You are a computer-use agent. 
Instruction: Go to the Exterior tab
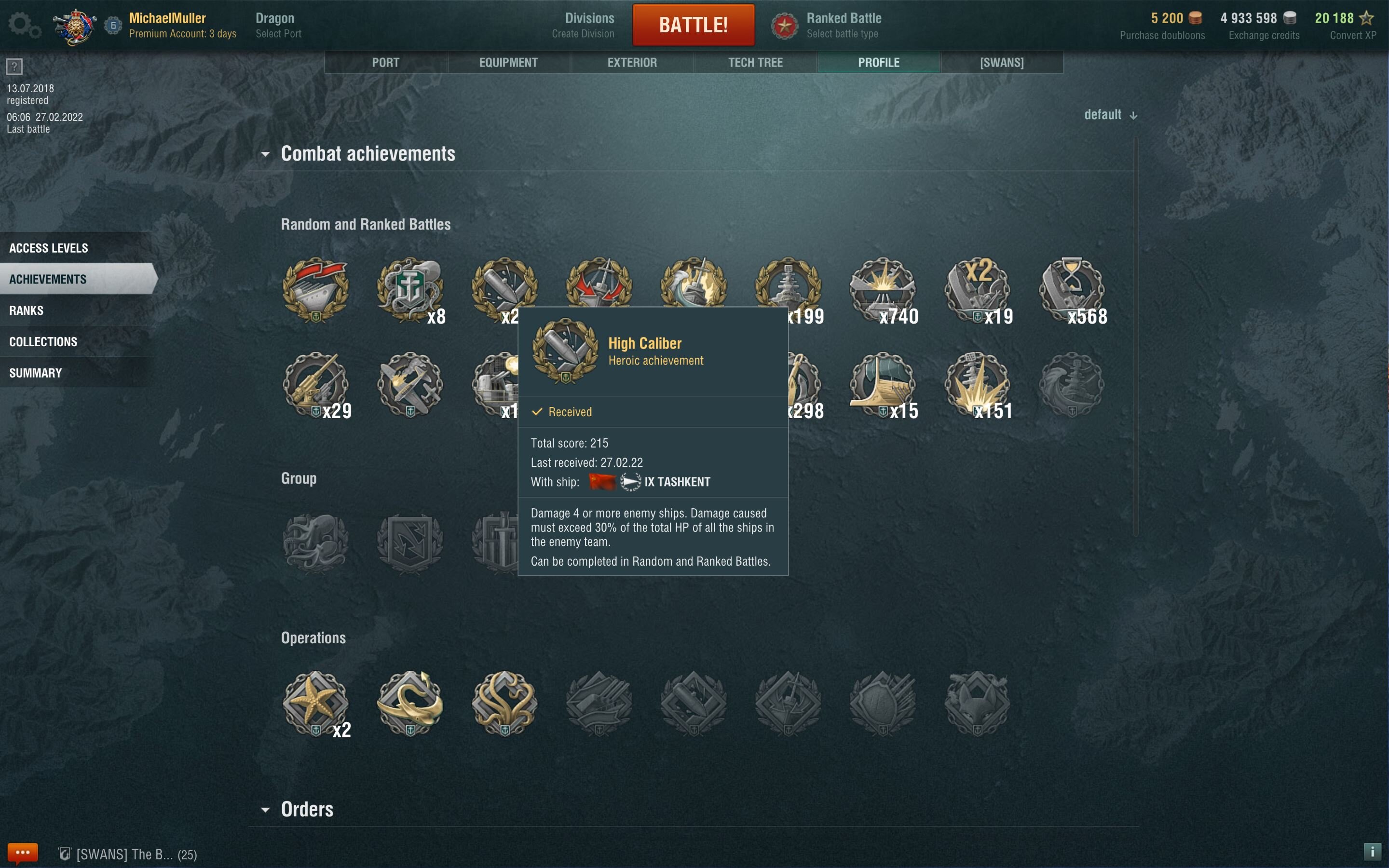click(632, 63)
